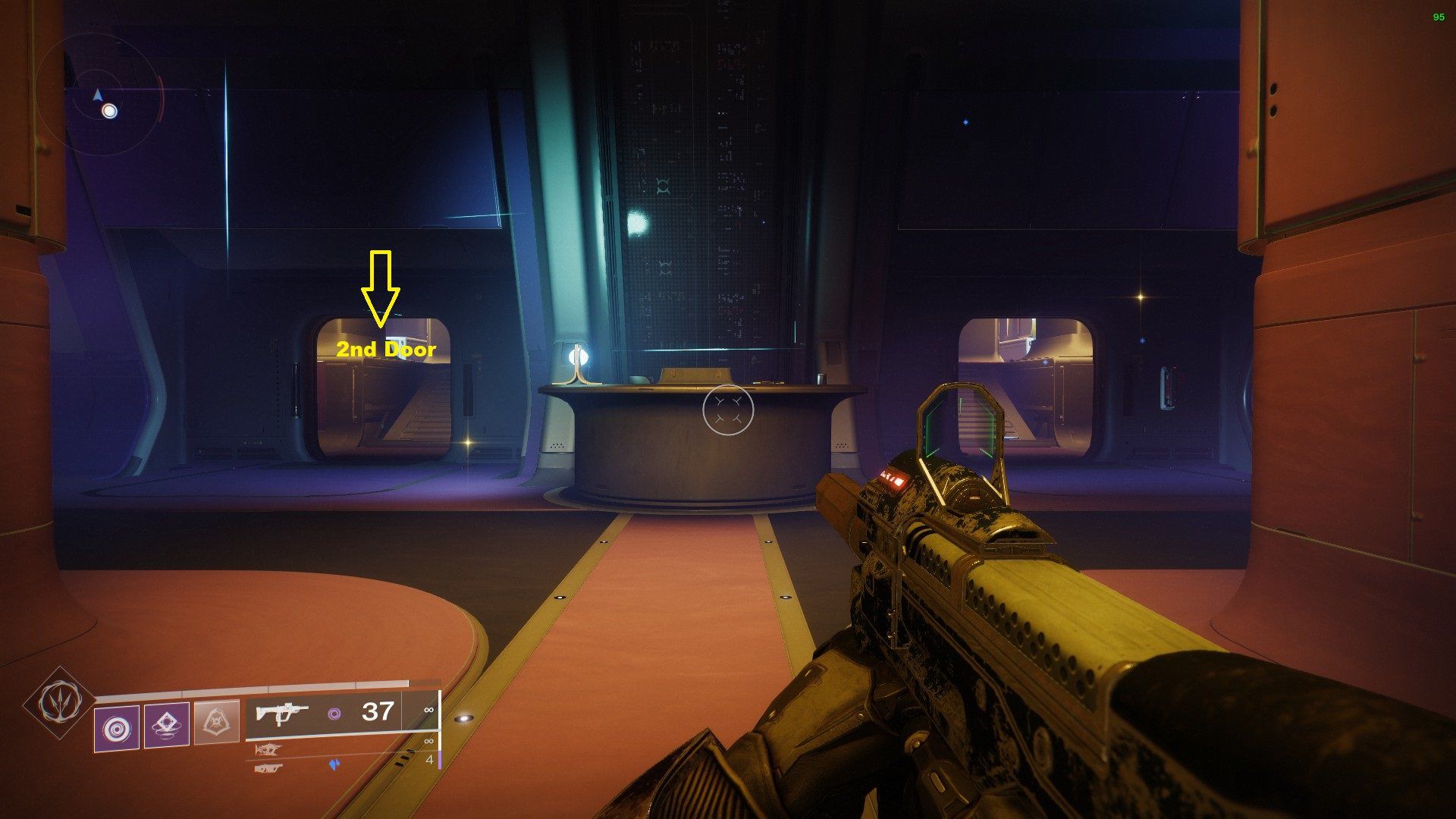
Task: Click the purple Void element icon beside ammo count
Action: tap(334, 712)
